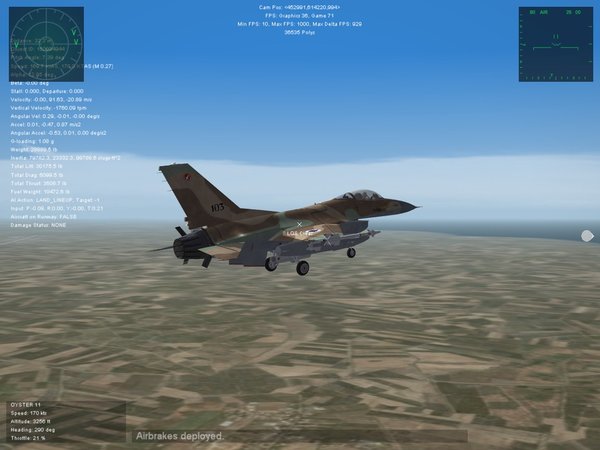This screenshot has width=600, height=450.
Task: Click the white waypoint marker icon
Action: pos(587,236)
